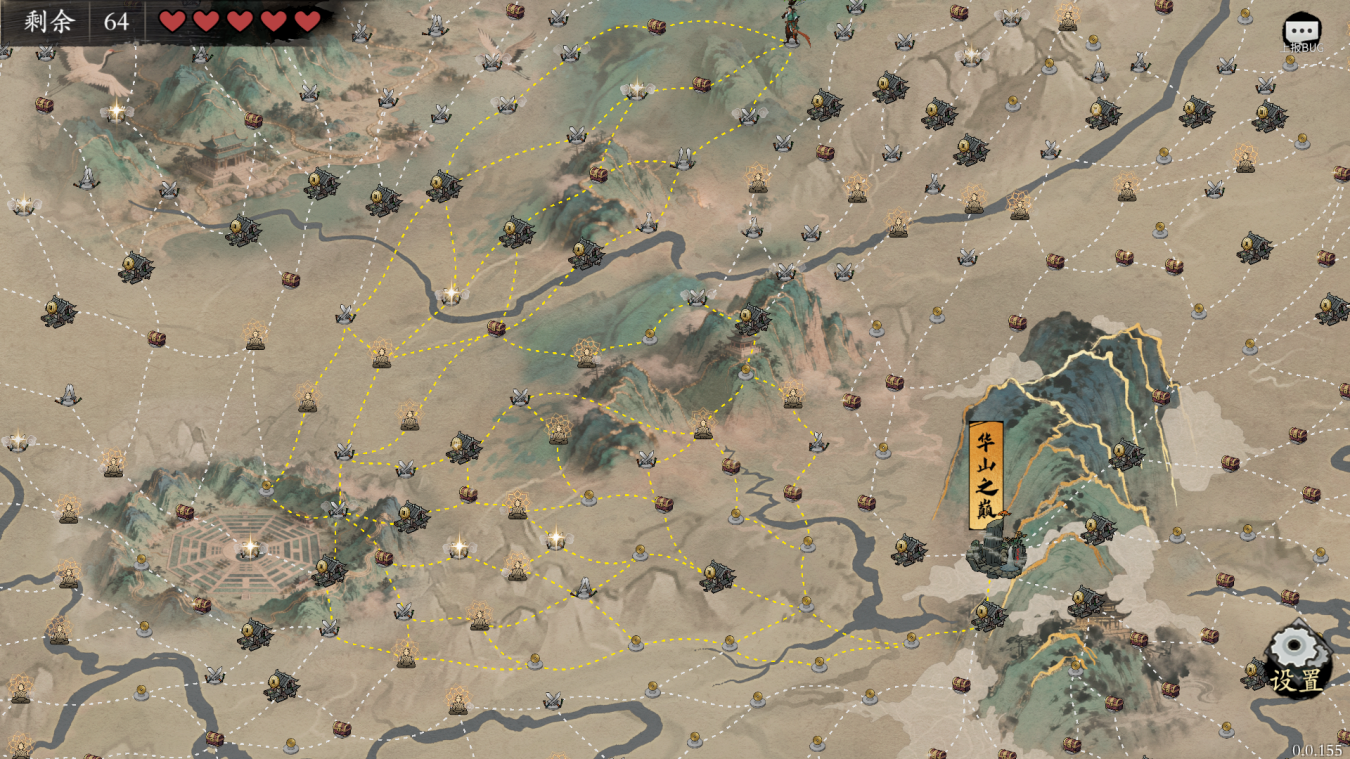Click a red heart in the health row
Image resolution: width=1350 pixels, height=759 pixels.
(x=173, y=20)
